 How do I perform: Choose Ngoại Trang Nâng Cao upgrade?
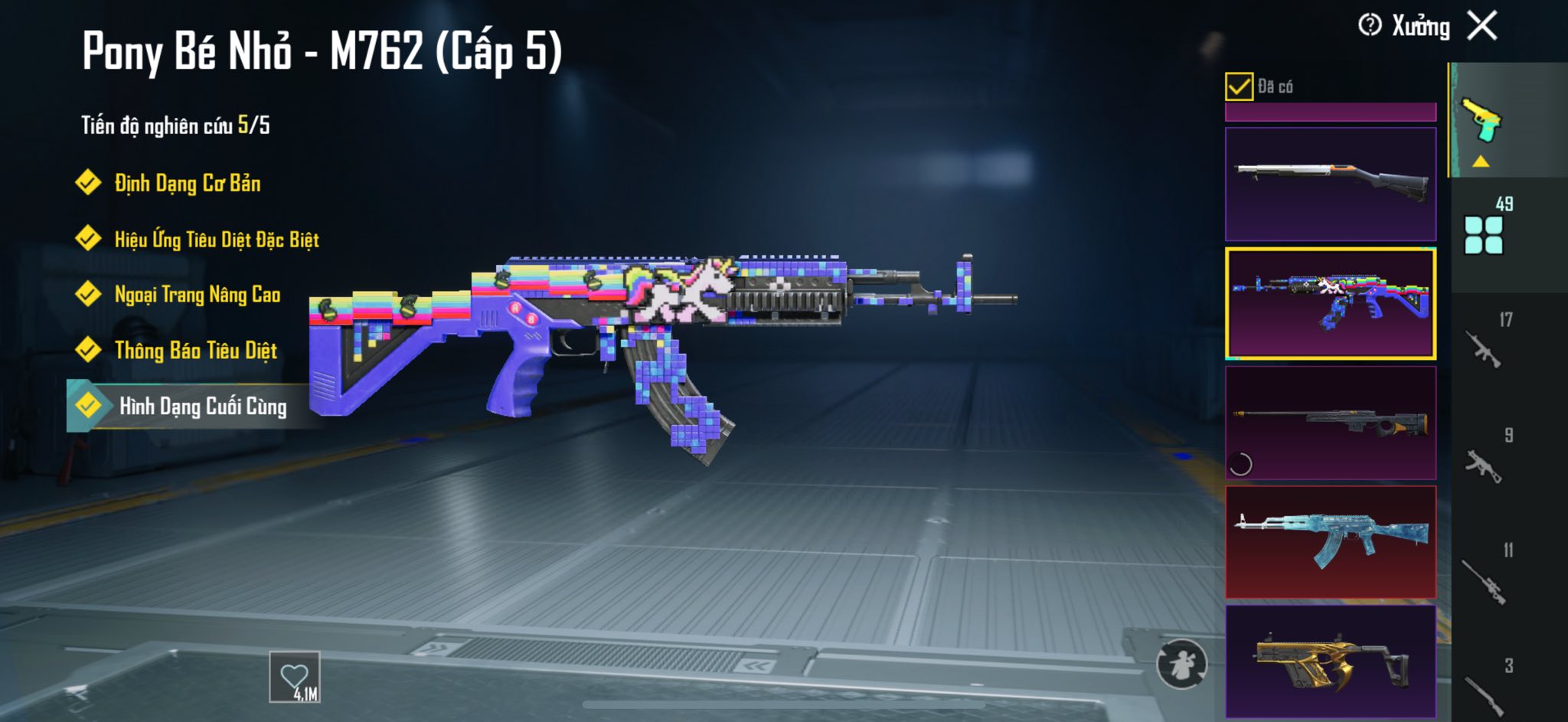[197, 295]
